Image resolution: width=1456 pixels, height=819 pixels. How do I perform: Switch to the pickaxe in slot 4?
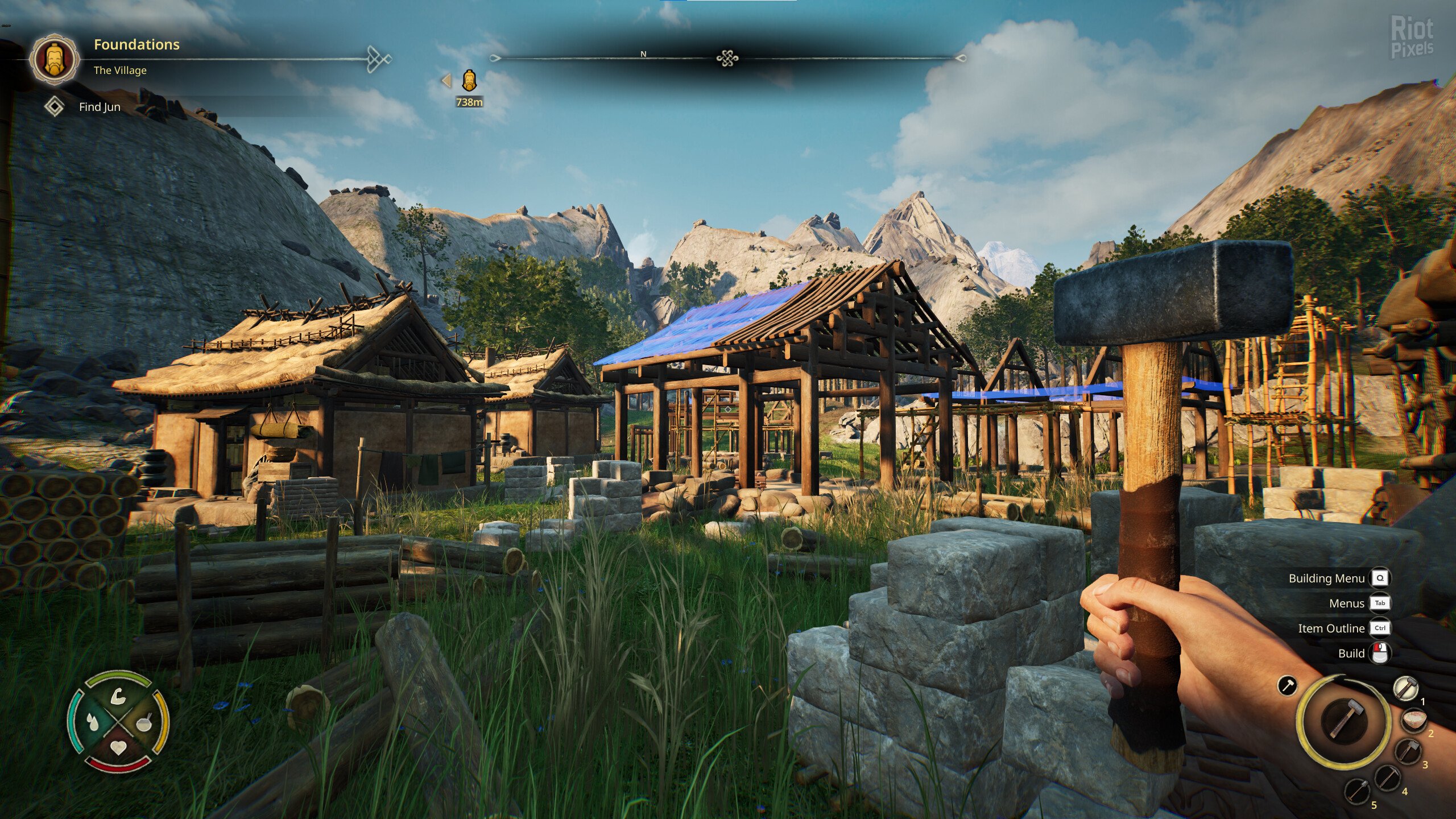1387,777
